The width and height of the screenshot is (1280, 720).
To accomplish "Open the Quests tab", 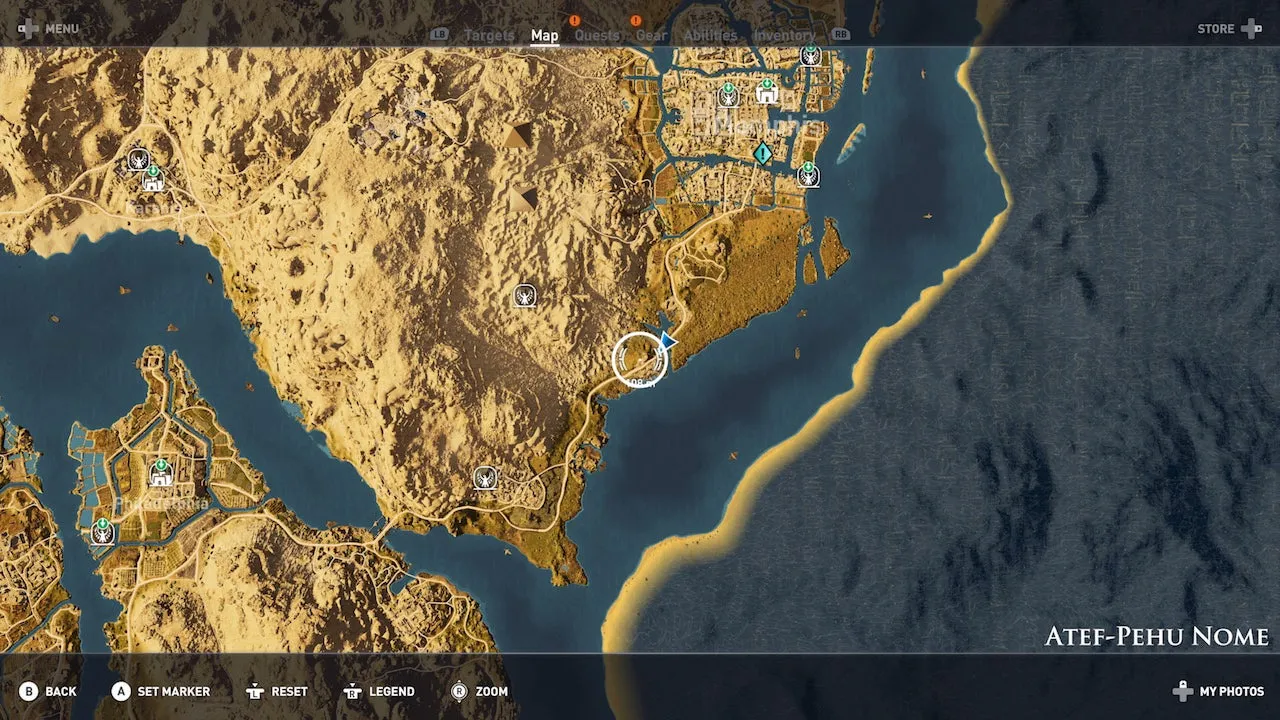I will [x=596, y=36].
